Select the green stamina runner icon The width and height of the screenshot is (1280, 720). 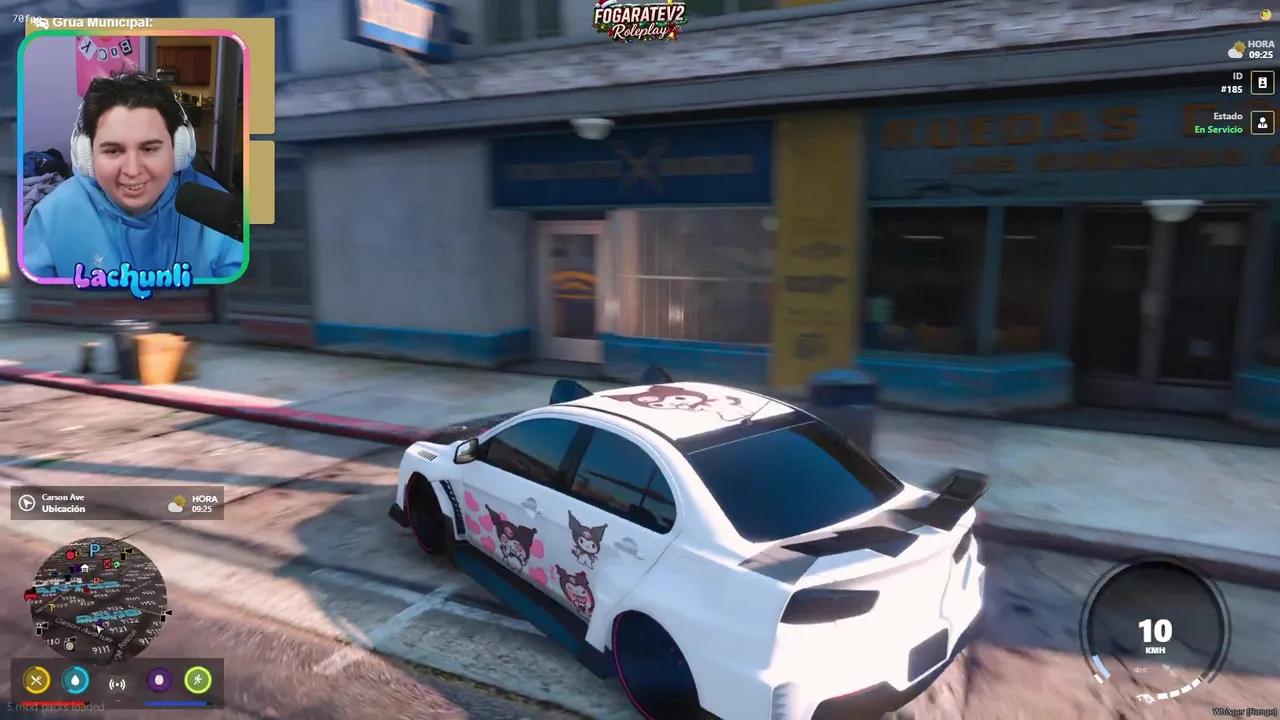pyautogui.click(x=198, y=680)
